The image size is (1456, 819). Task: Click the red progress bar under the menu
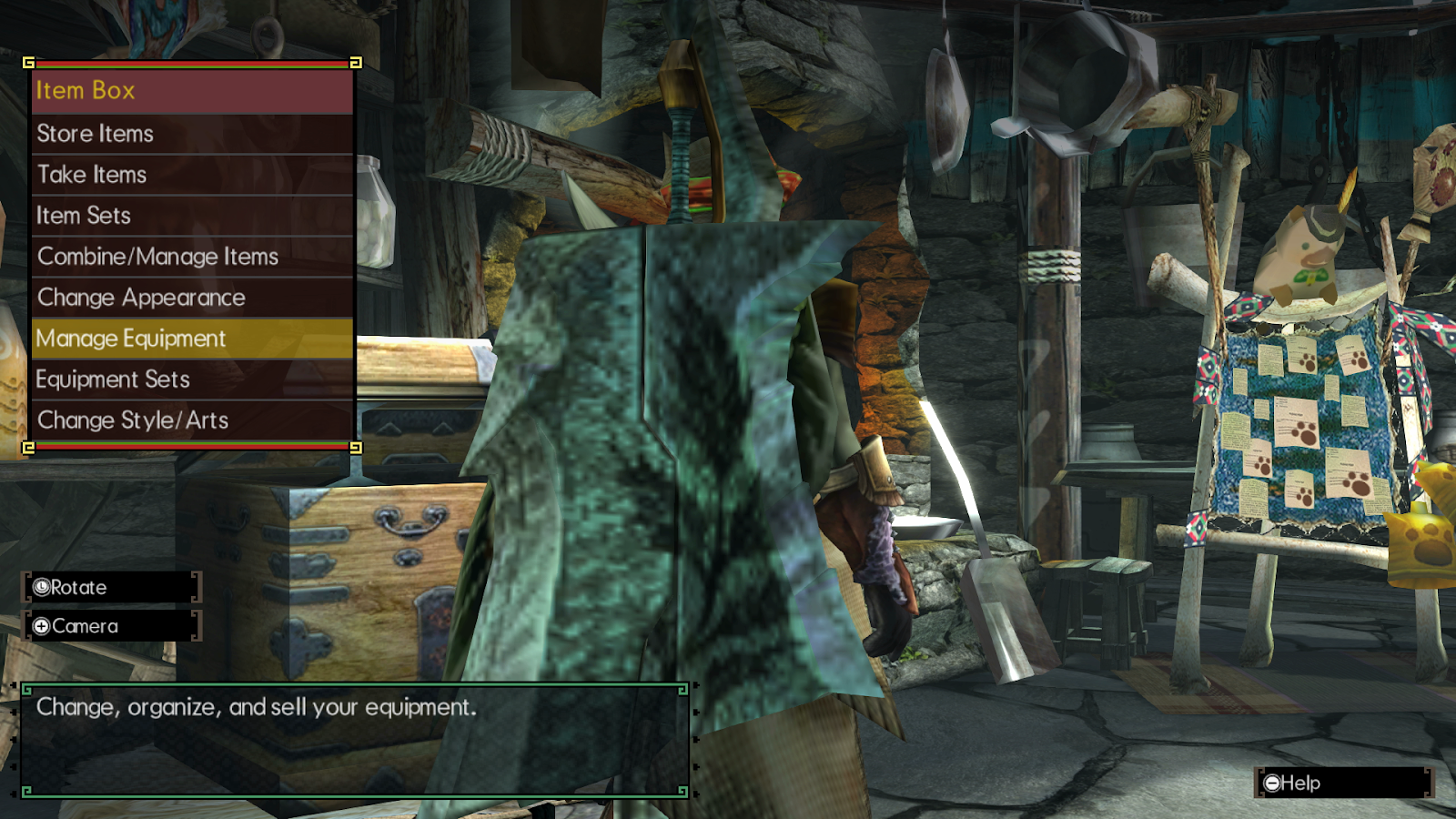pyautogui.click(x=191, y=448)
